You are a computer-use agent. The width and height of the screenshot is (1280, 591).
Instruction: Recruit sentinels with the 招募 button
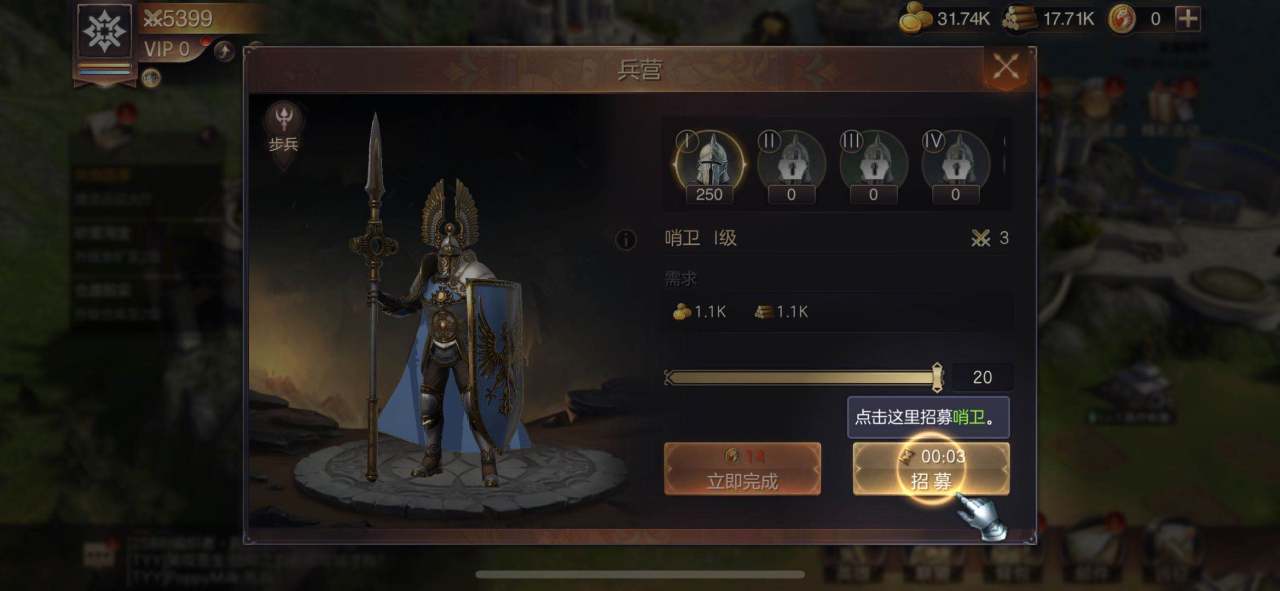tap(931, 469)
